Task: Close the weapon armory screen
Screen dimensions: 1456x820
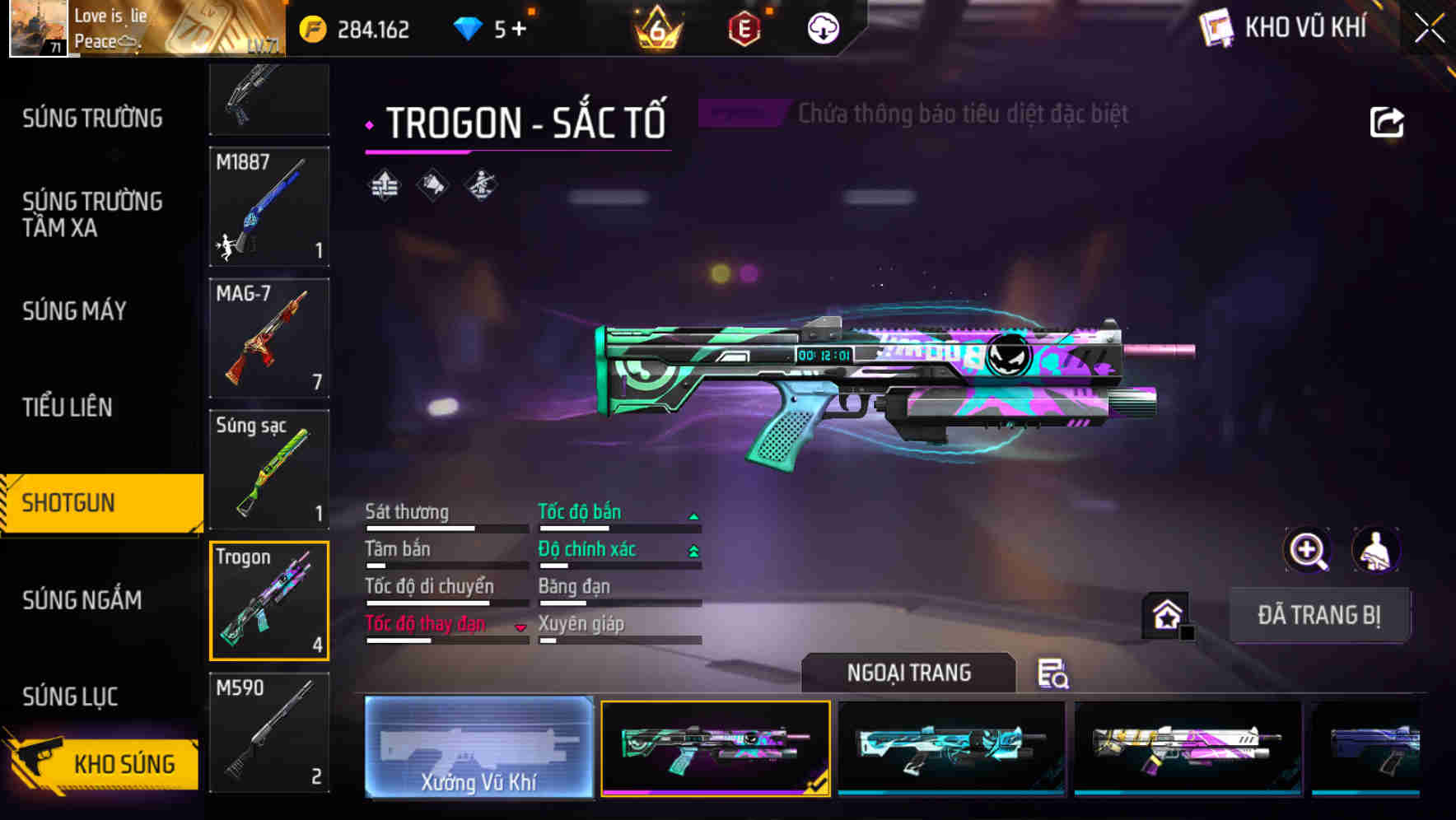Action: (x=1429, y=29)
